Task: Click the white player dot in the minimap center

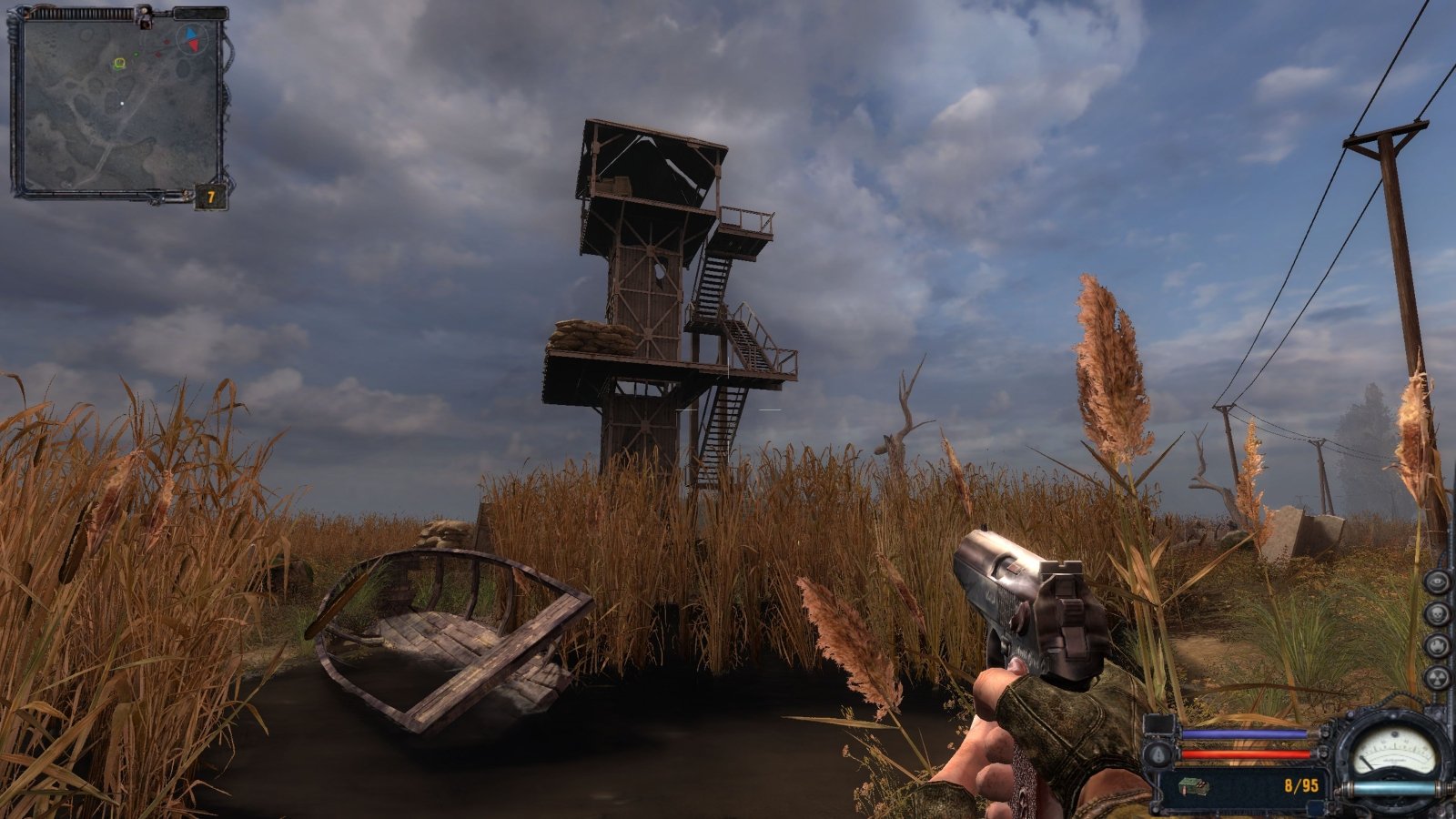Action: [x=122, y=103]
